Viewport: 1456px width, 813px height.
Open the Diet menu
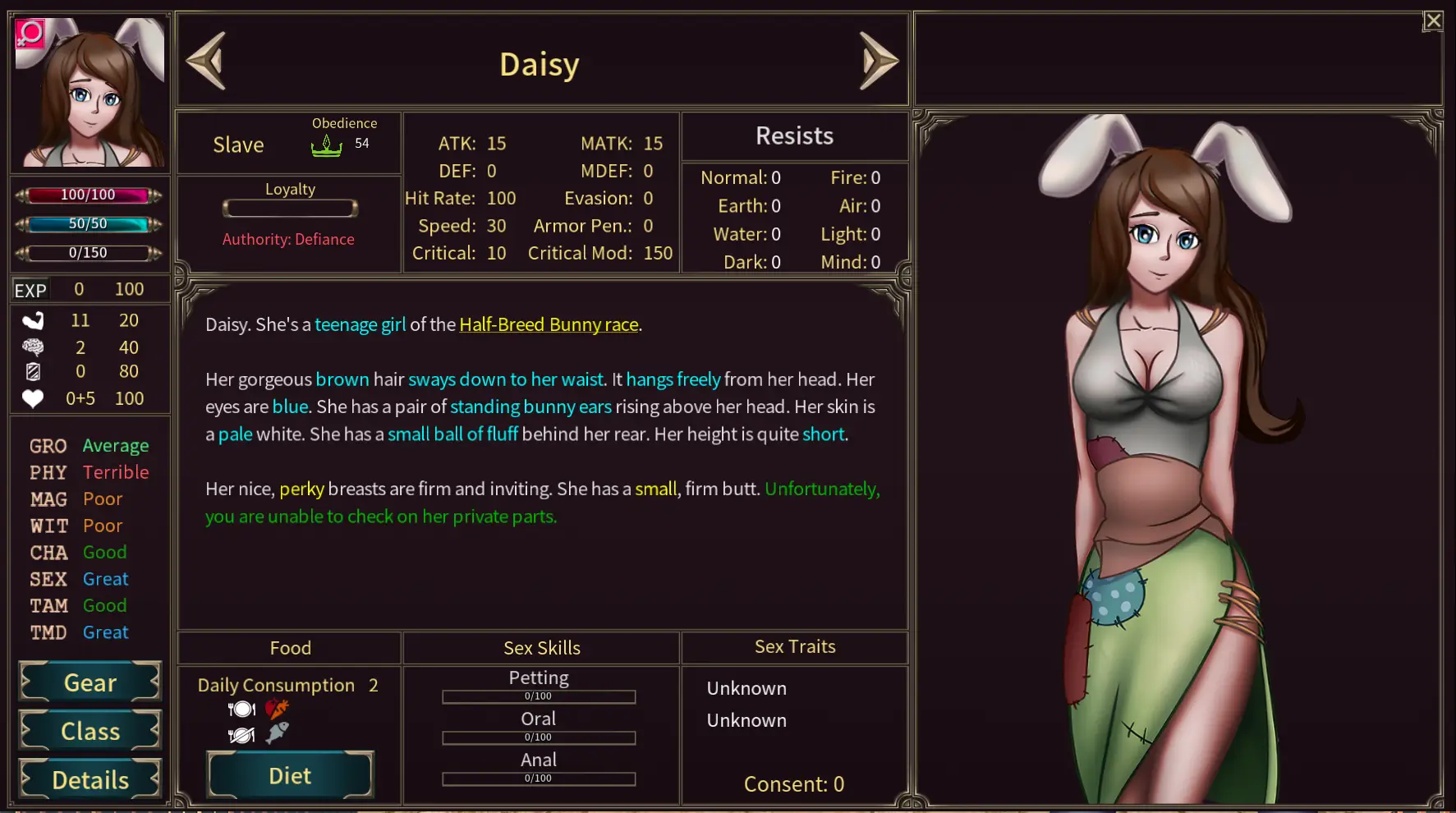(x=289, y=774)
